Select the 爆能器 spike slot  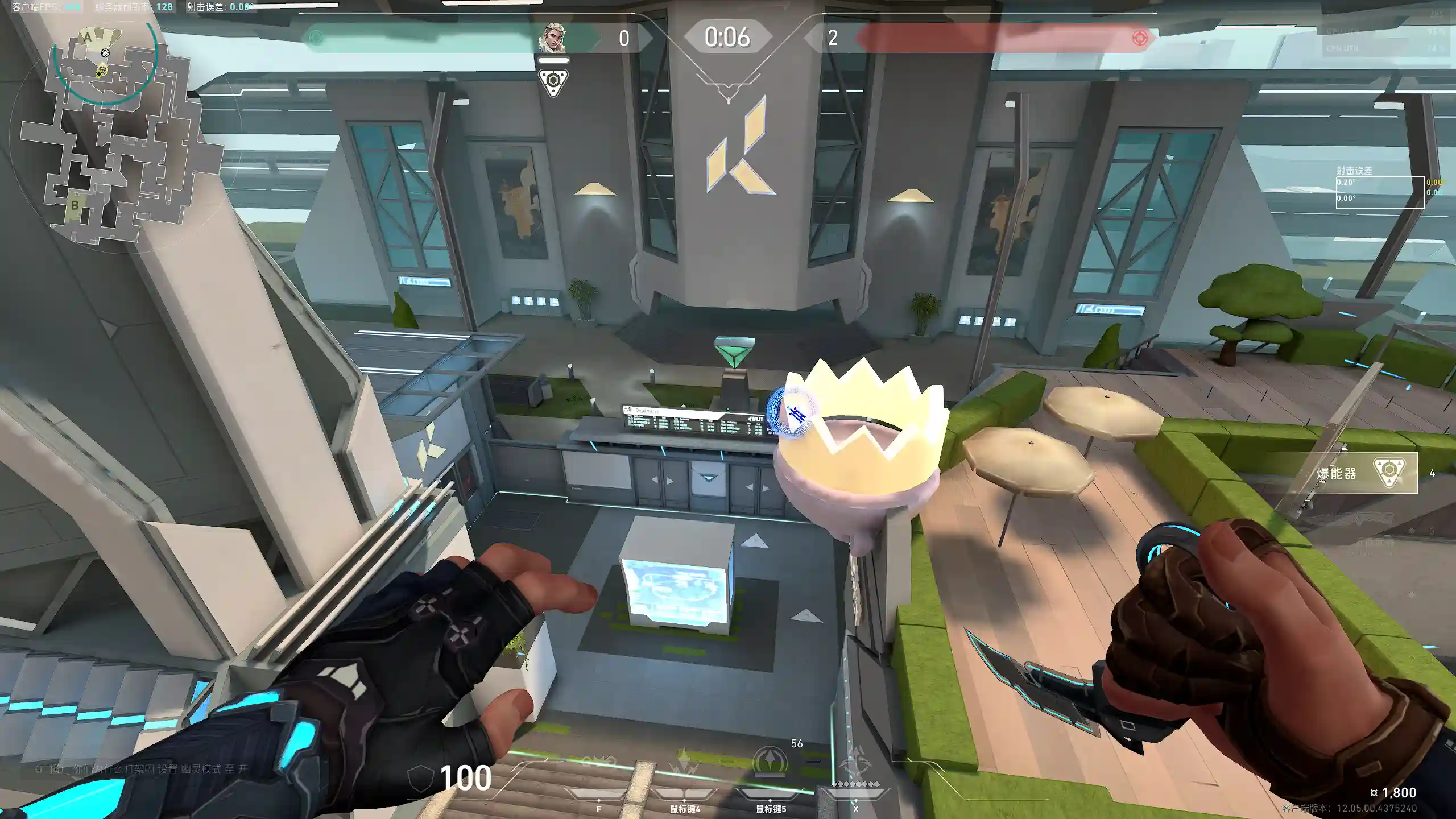(x=1365, y=472)
